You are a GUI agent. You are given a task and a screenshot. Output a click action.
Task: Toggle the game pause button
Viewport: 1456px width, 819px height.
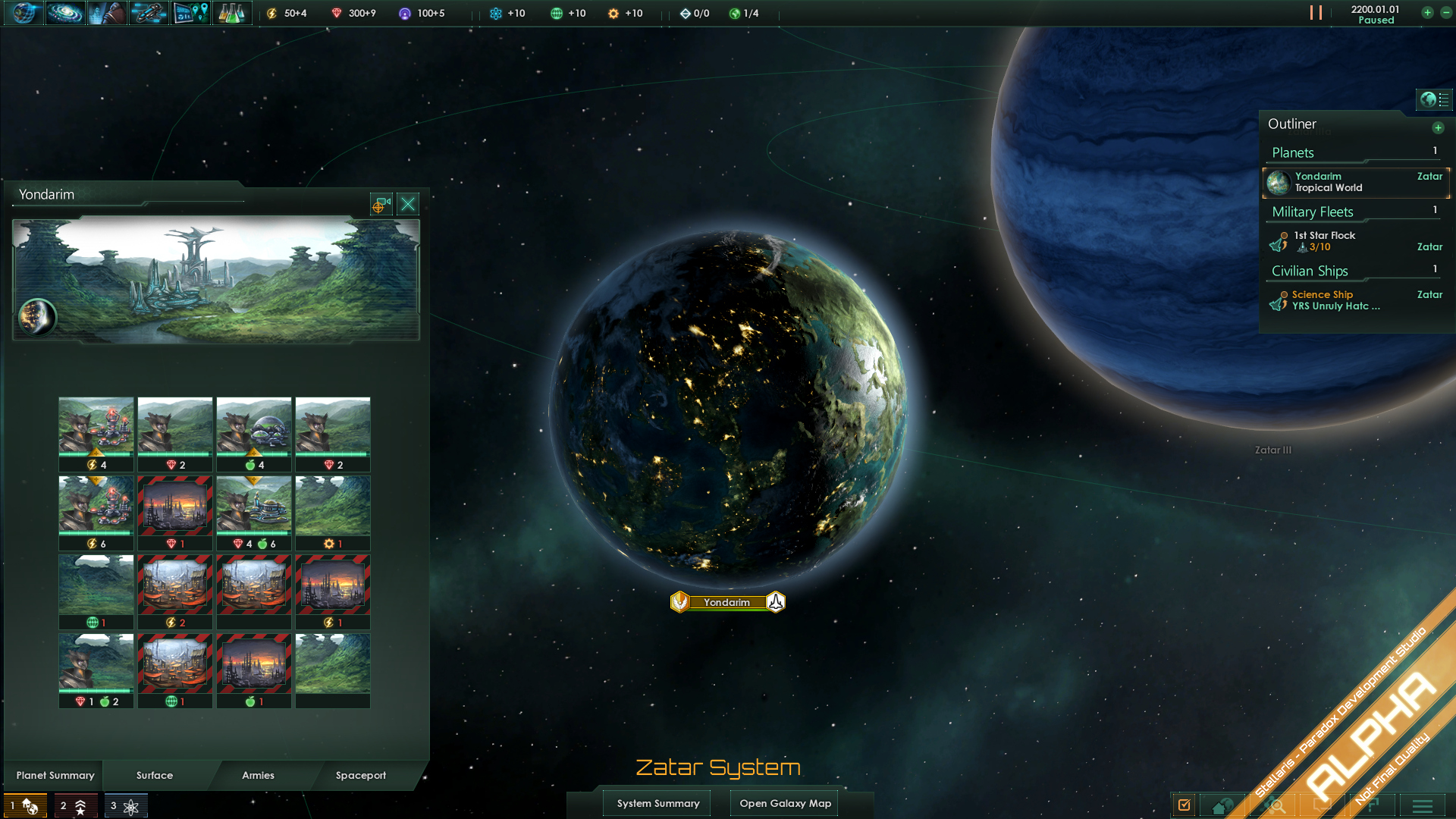pos(1316,13)
